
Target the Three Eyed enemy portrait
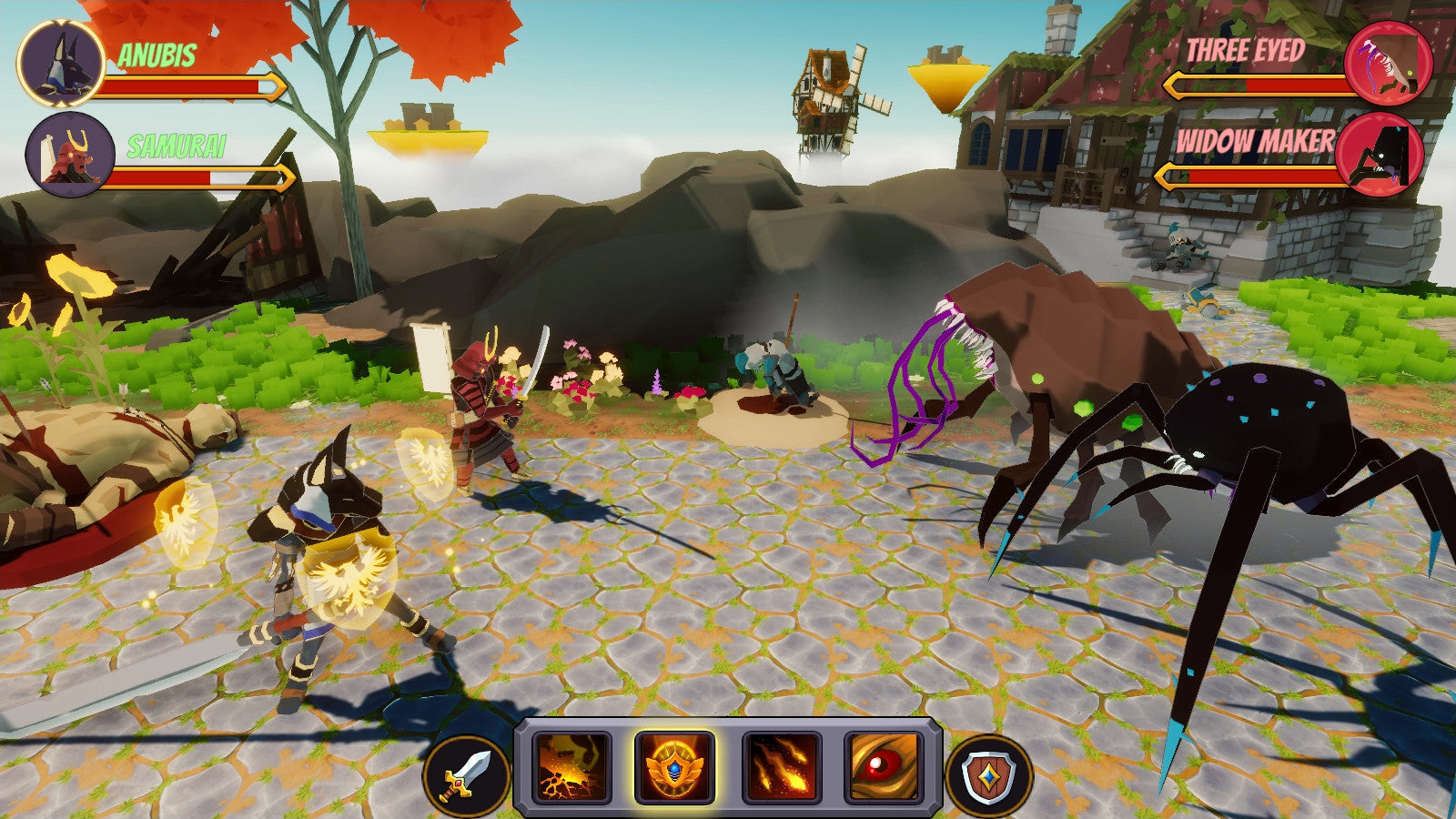pyautogui.click(x=1388, y=64)
